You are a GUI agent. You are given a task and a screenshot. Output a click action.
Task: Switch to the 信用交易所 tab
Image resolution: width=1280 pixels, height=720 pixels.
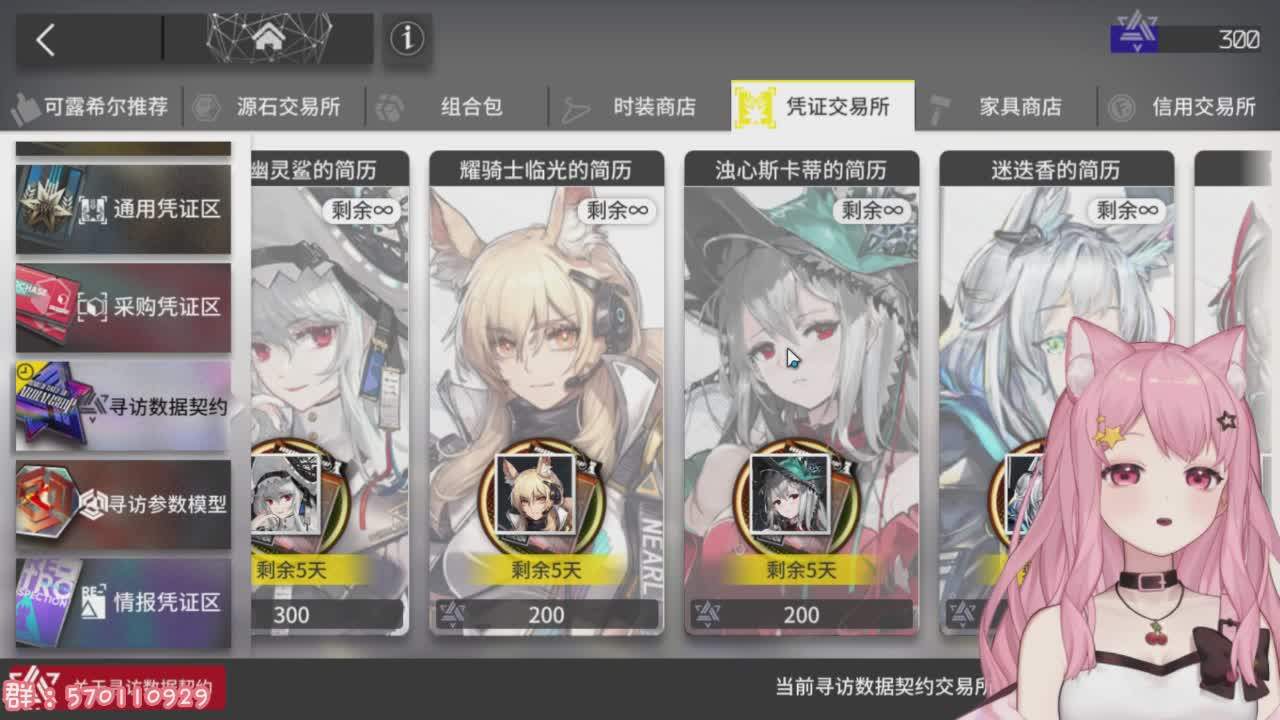1203,108
